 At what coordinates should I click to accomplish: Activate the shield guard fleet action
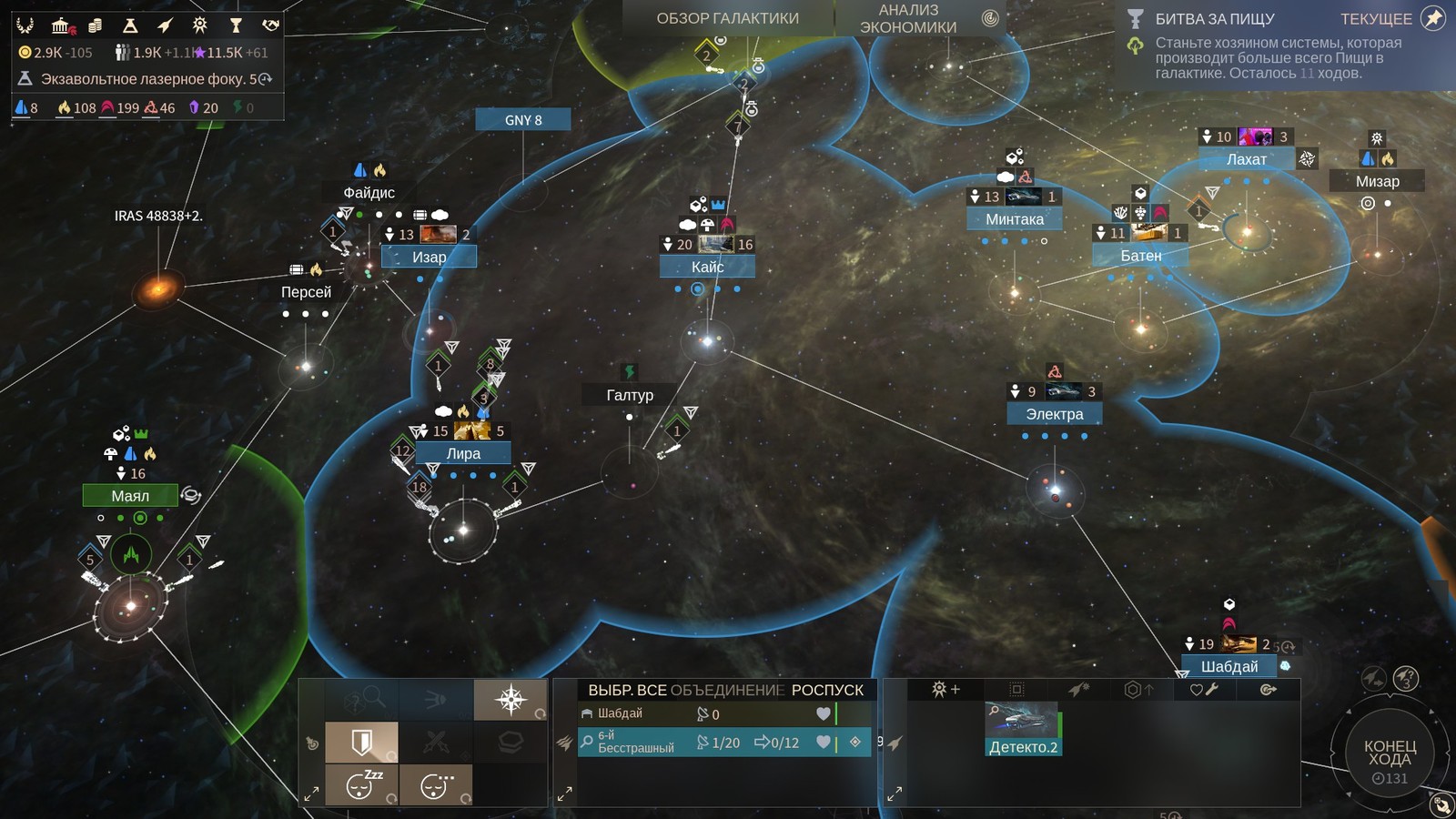tap(362, 743)
